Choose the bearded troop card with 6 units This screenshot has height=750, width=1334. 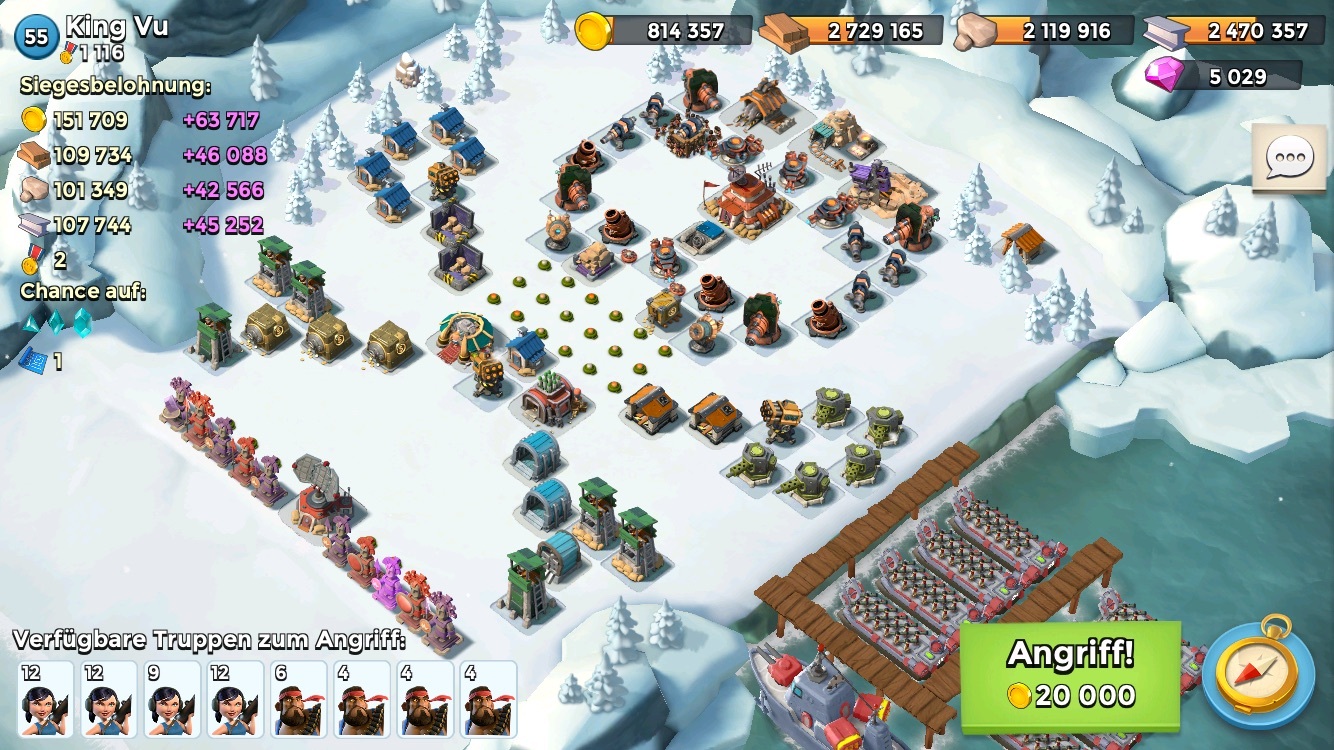(x=298, y=698)
